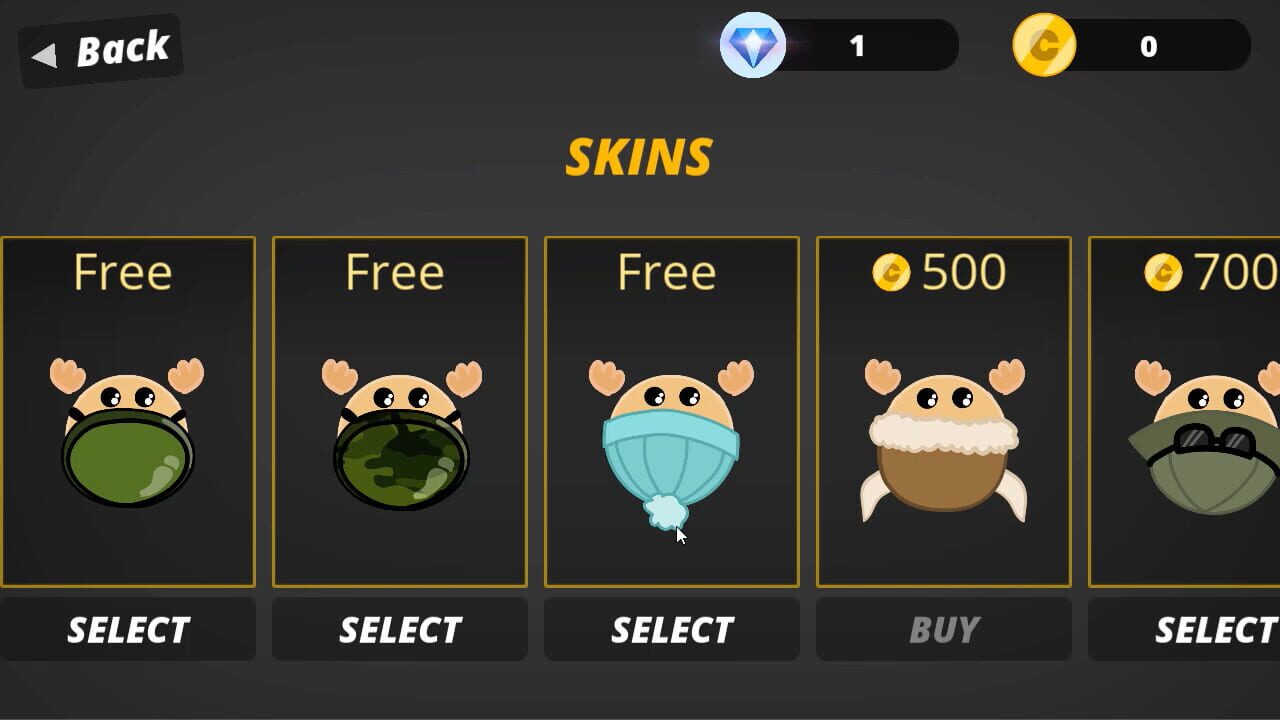The height and width of the screenshot is (720, 1280).
Task: Click the Free label on the first skin card
Action: (124, 271)
